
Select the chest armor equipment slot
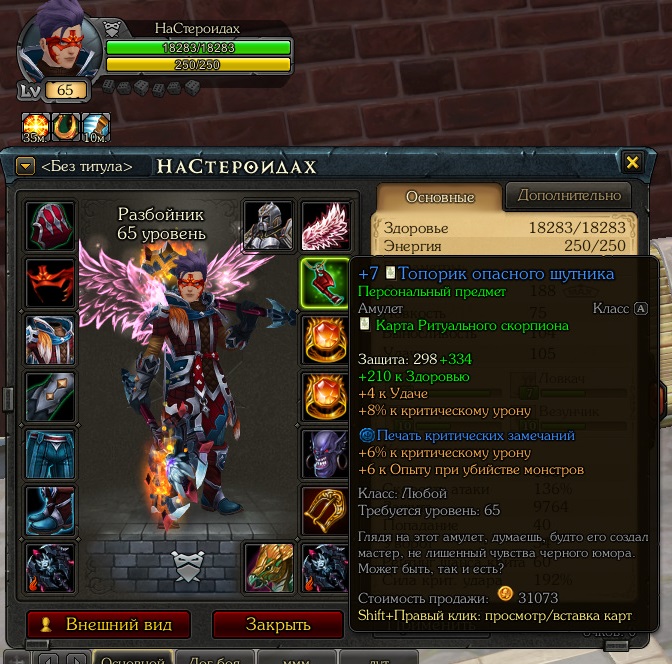click(50, 341)
